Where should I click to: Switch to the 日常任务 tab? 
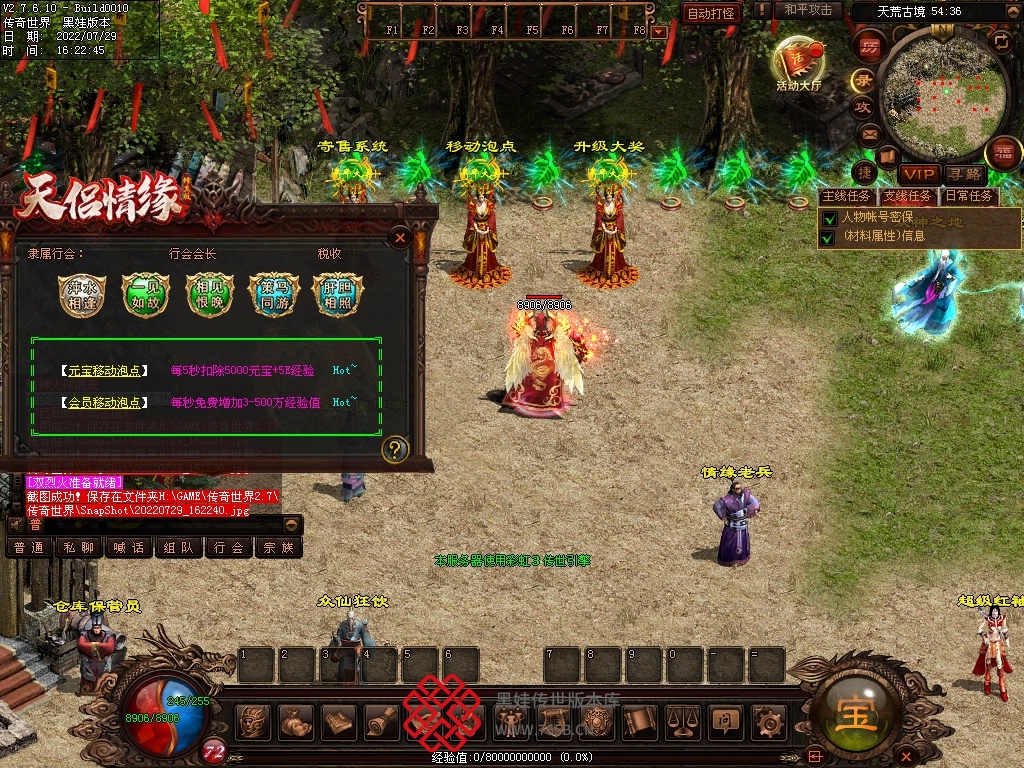coord(968,197)
